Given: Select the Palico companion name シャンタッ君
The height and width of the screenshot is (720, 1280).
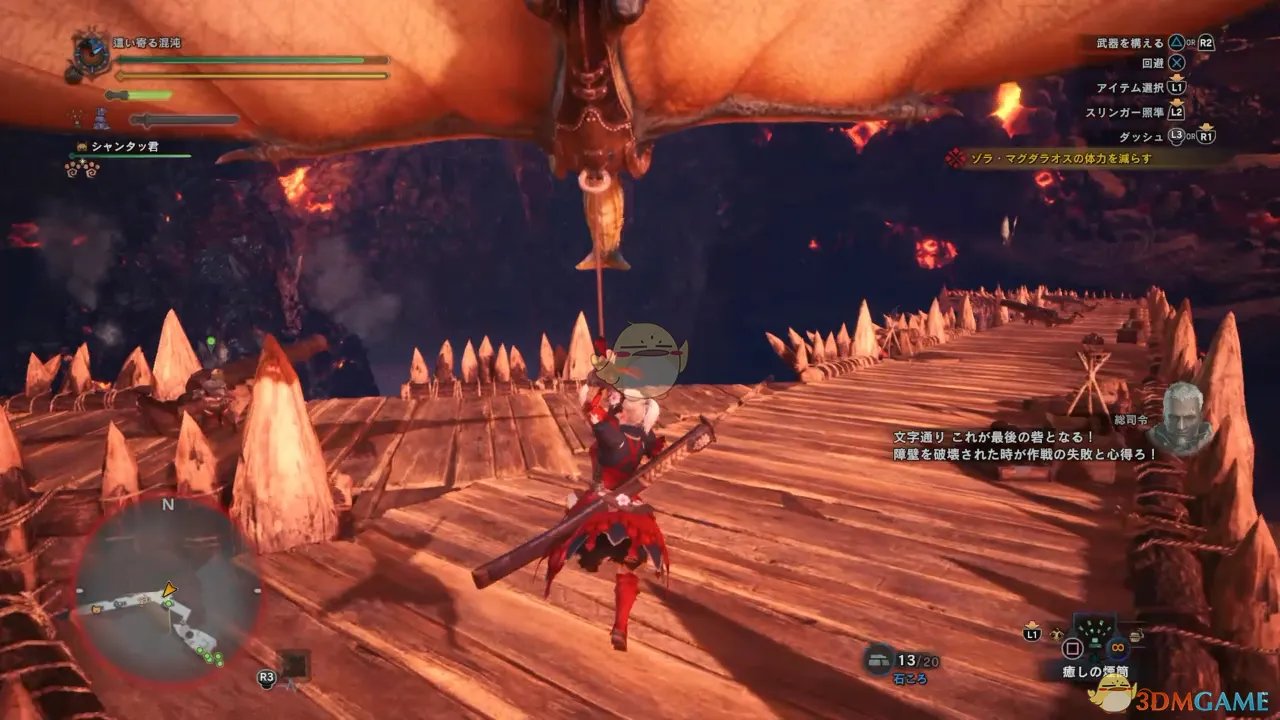Looking at the screenshot, I should click(x=124, y=147).
